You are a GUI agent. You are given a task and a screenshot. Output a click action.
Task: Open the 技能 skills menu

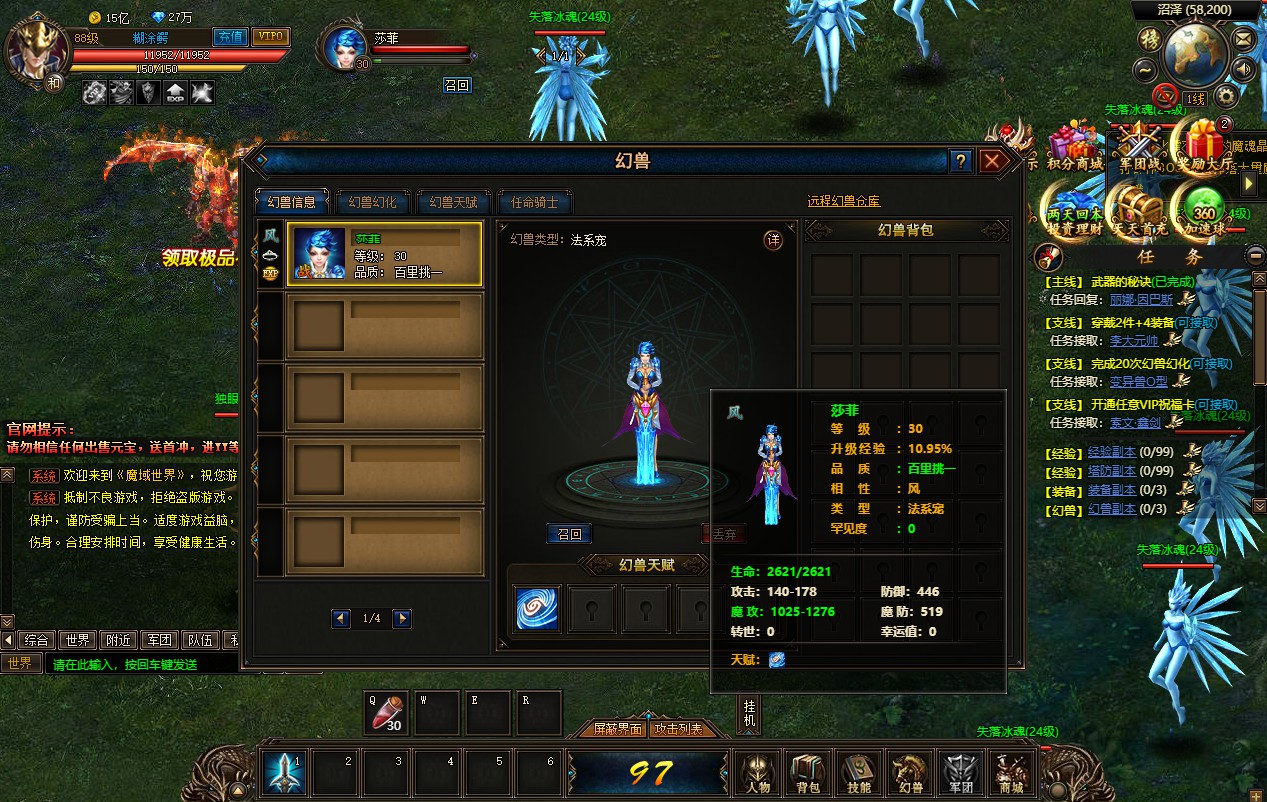(858, 773)
